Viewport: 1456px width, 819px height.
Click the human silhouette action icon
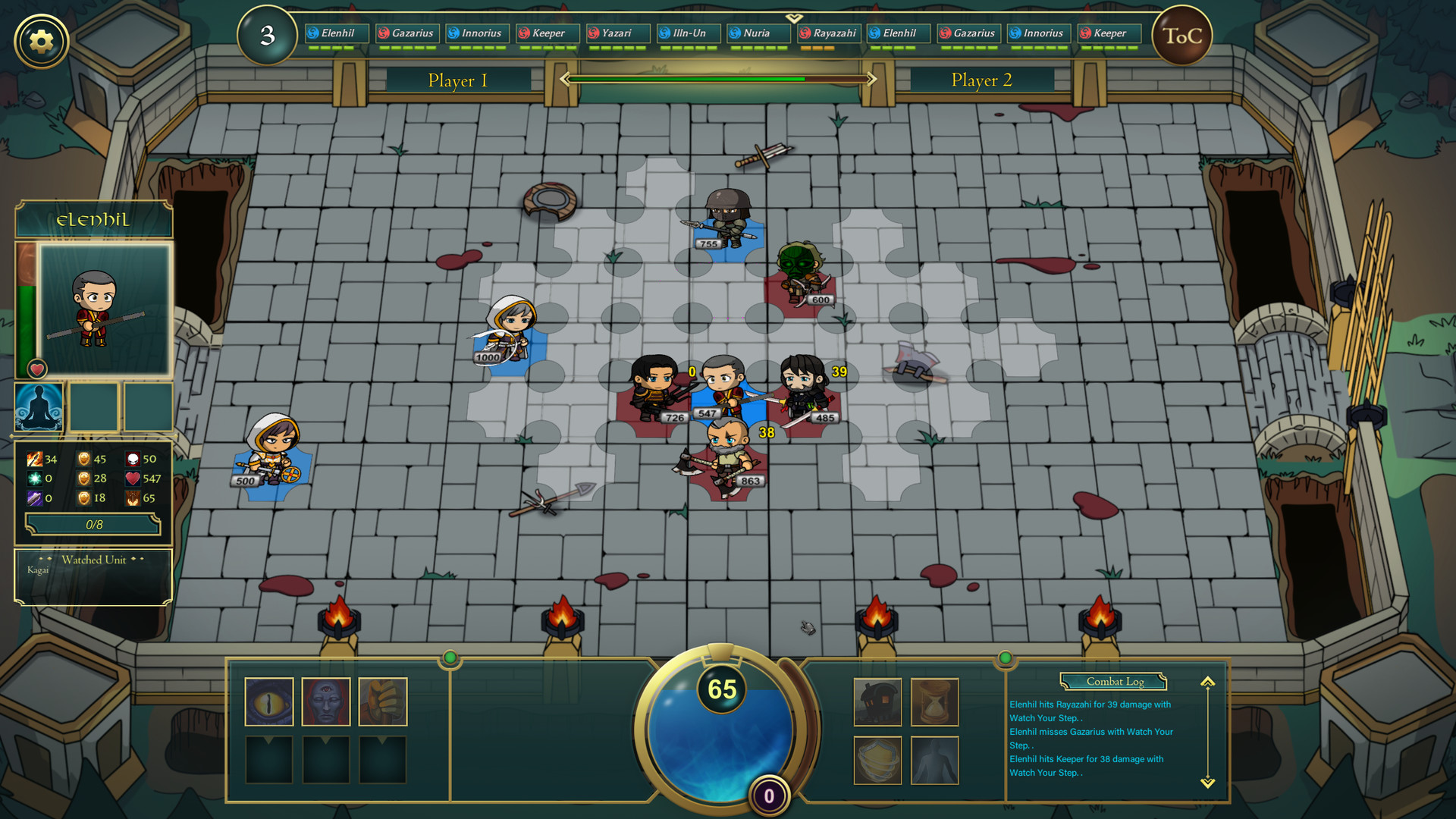click(934, 760)
